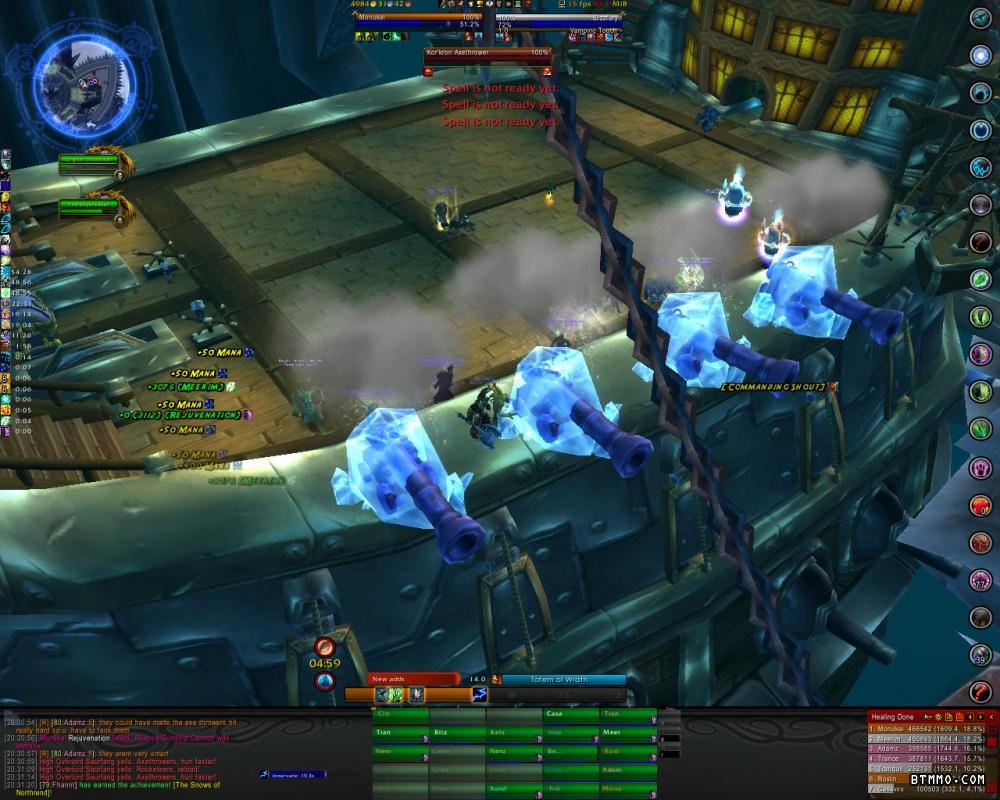Click the upper boss frame with gold dragon

pyautogui.click(x=88, y=162)
